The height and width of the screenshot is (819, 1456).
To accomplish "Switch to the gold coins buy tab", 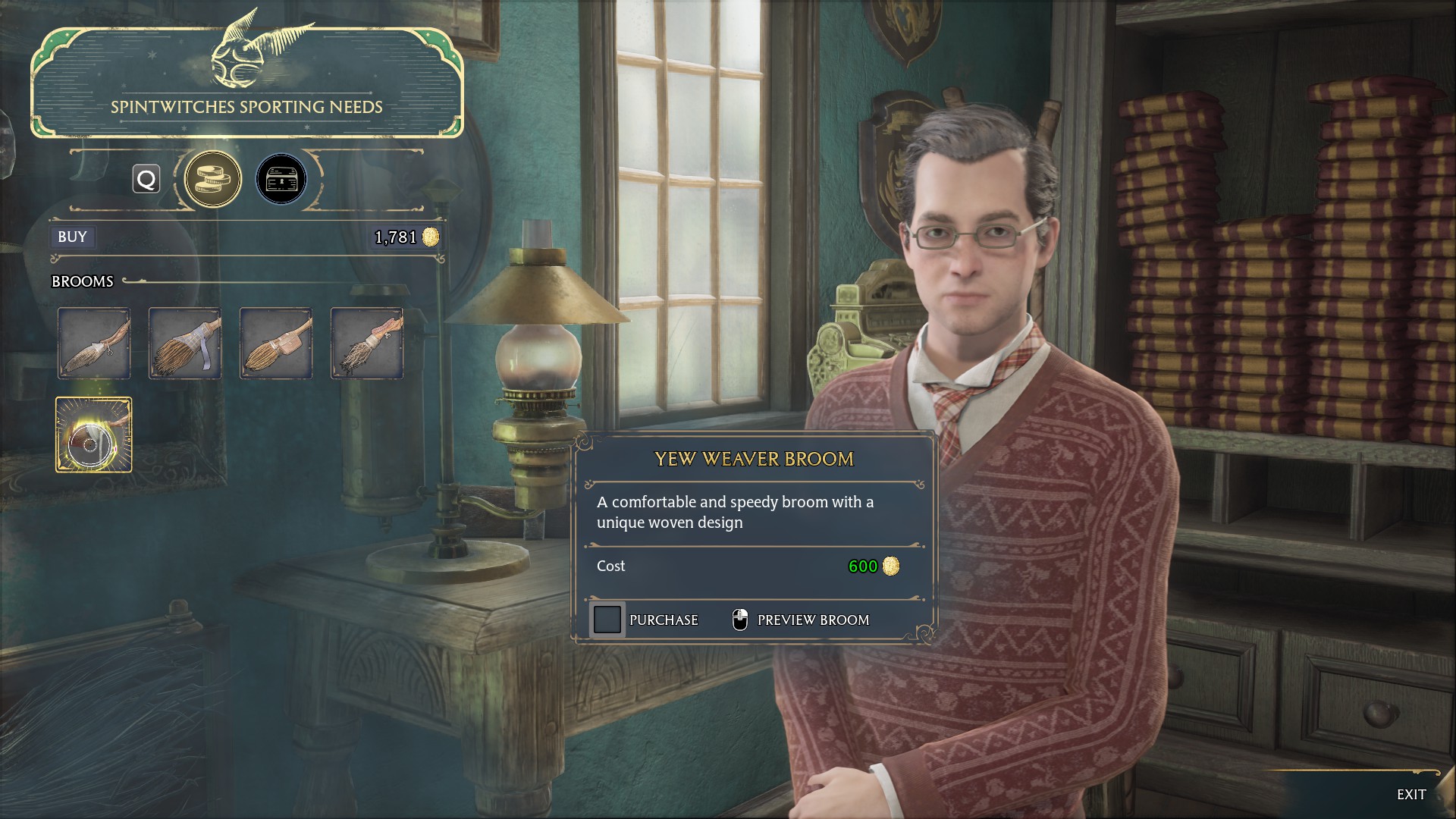I will tap(213, 180).
